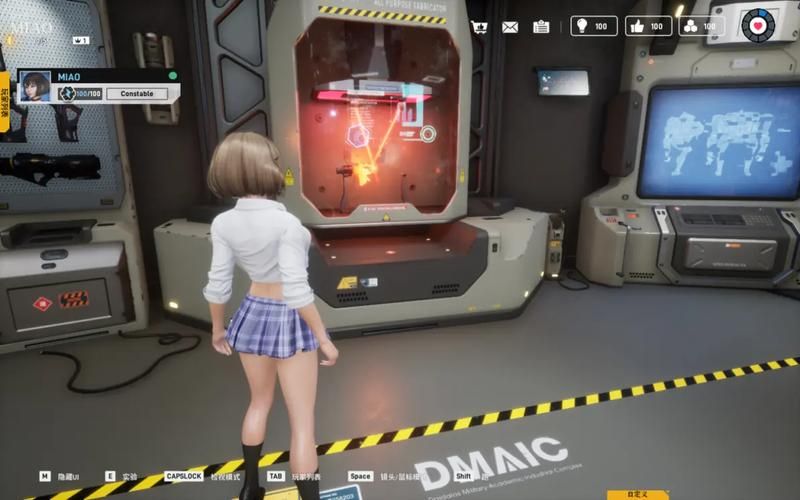Select MIAO's character portrait
The height and width of the screenshot is (500, 800).
pyautogui.click(x=36, y=86)
